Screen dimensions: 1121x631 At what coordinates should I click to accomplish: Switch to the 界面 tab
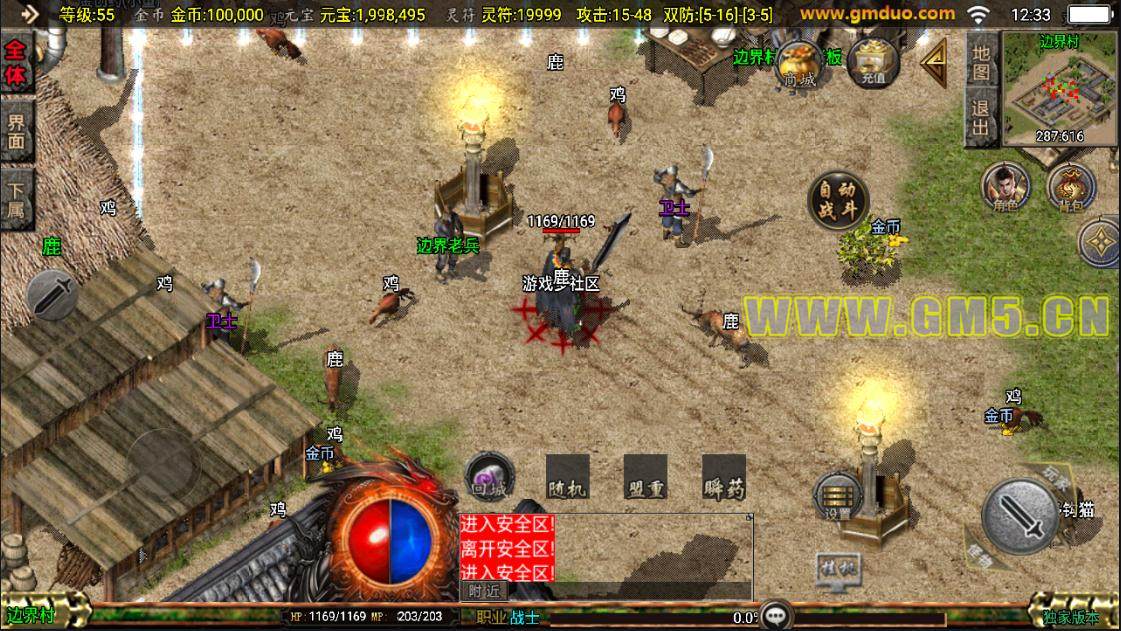(17, 130)
